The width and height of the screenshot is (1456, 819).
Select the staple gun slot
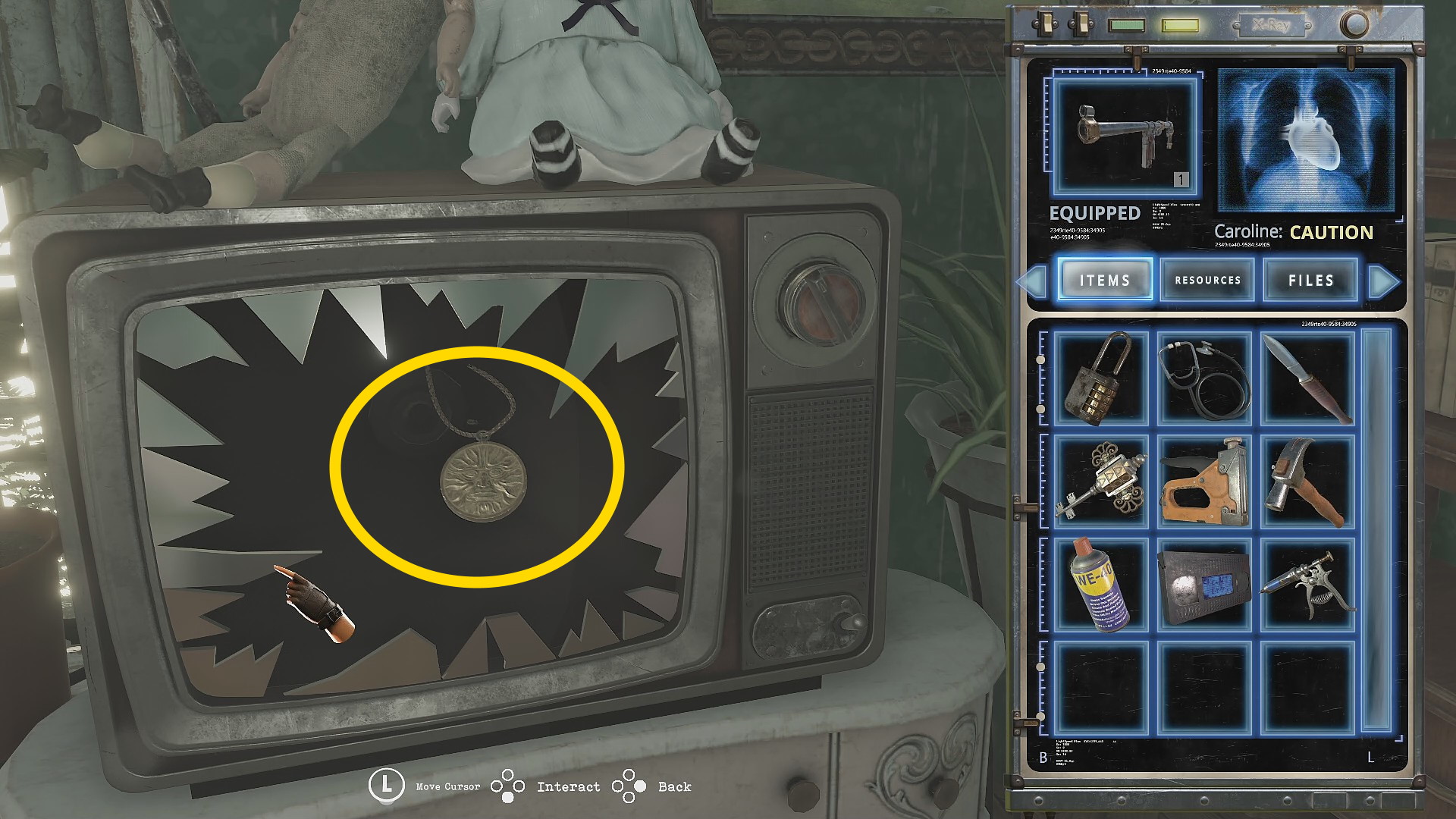(1204, 482)
